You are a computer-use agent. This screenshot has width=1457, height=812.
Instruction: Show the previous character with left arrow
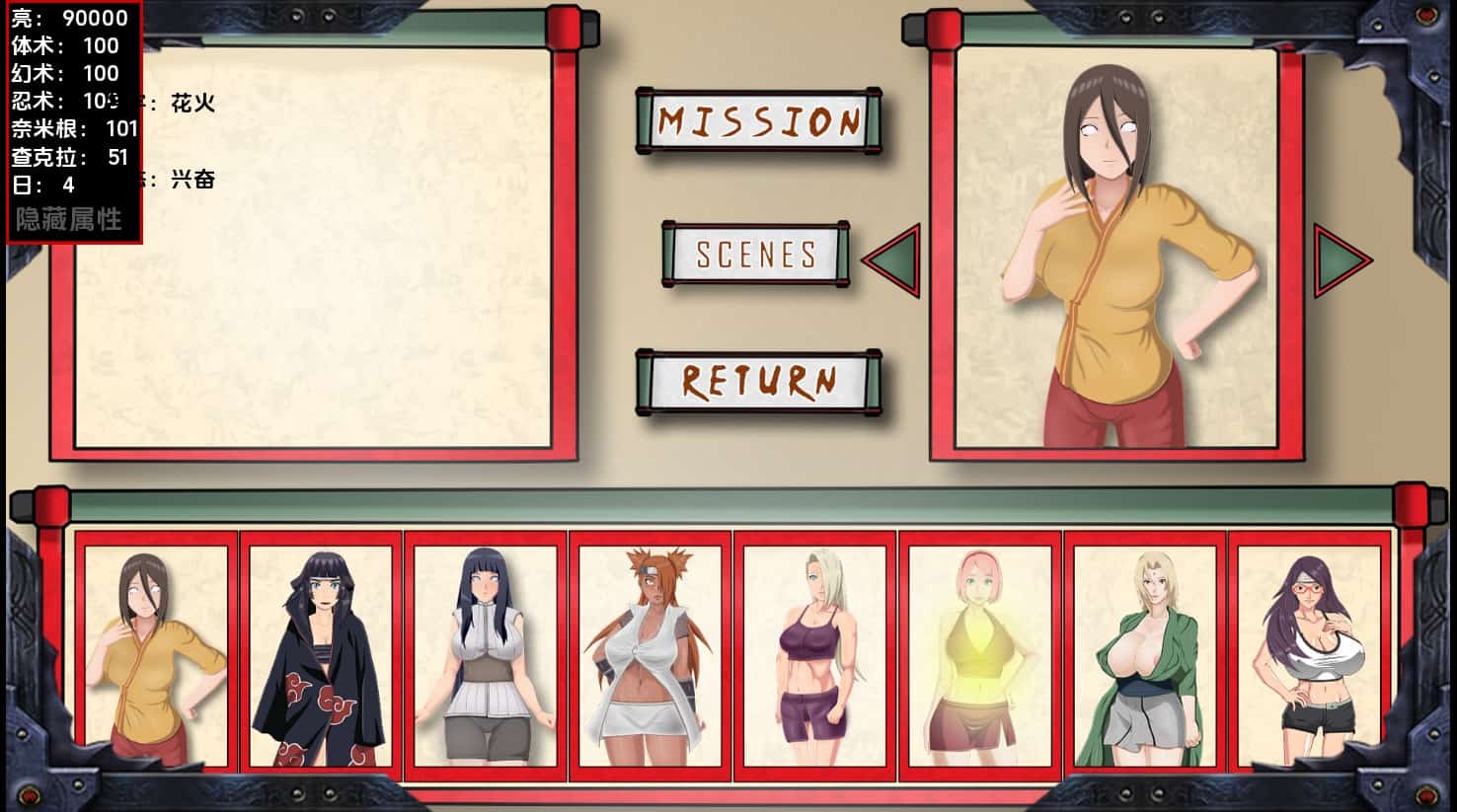[893, 260]
